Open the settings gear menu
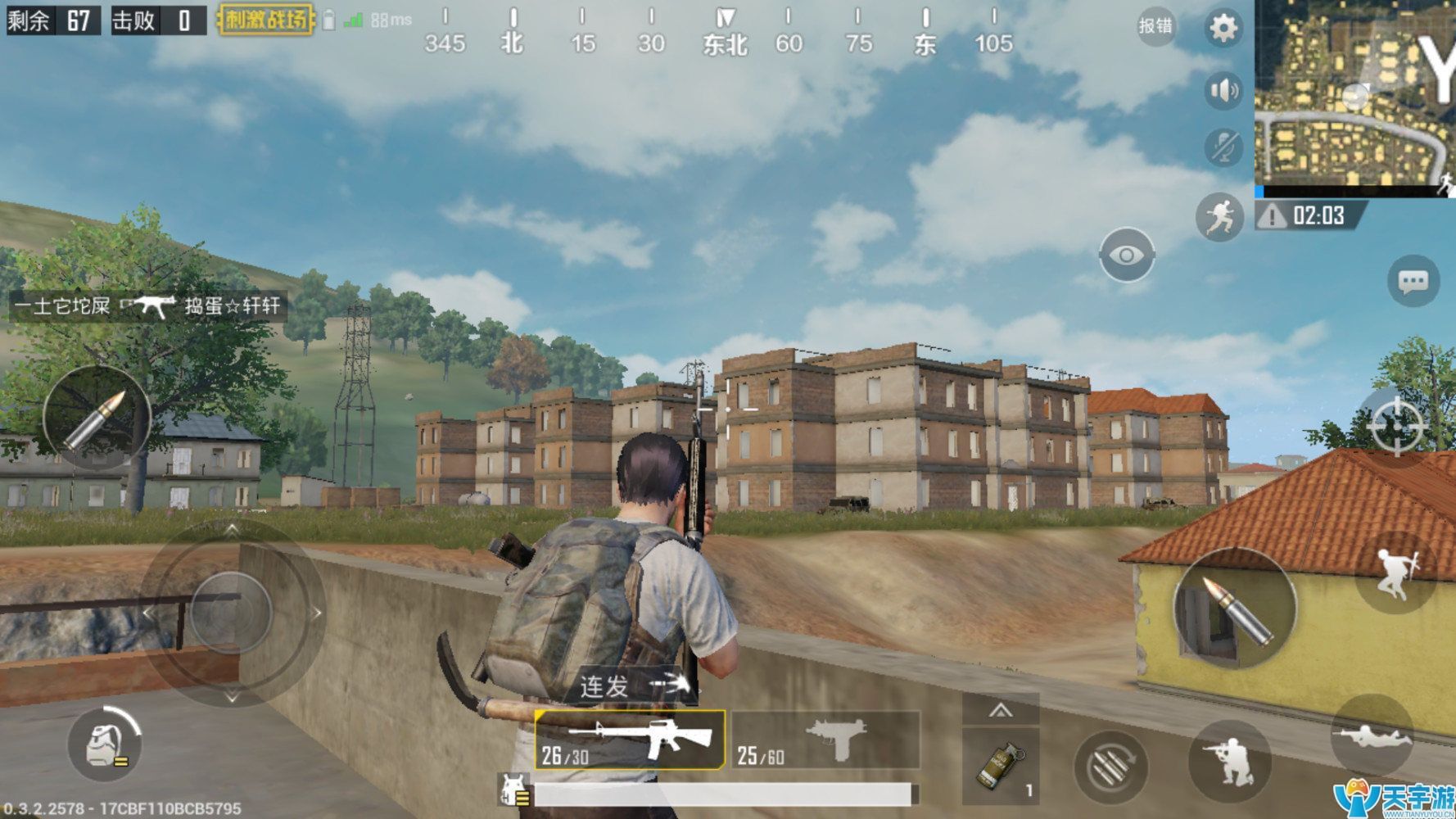The height and width of the screenshot is (819, 1456). [x=1223, y=29]
